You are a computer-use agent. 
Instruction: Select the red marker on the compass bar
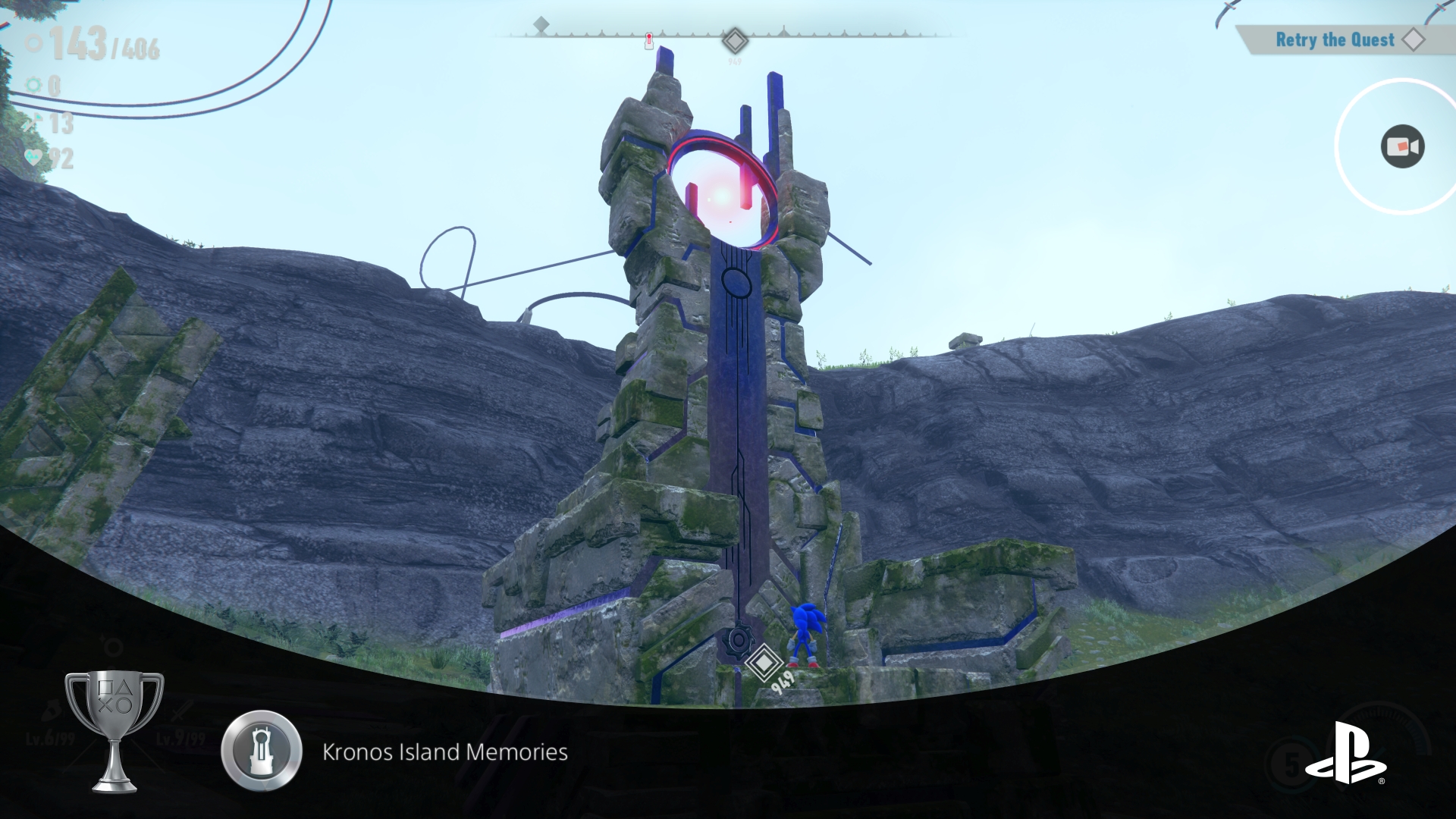pyautogui.click(x=649, y=40)
